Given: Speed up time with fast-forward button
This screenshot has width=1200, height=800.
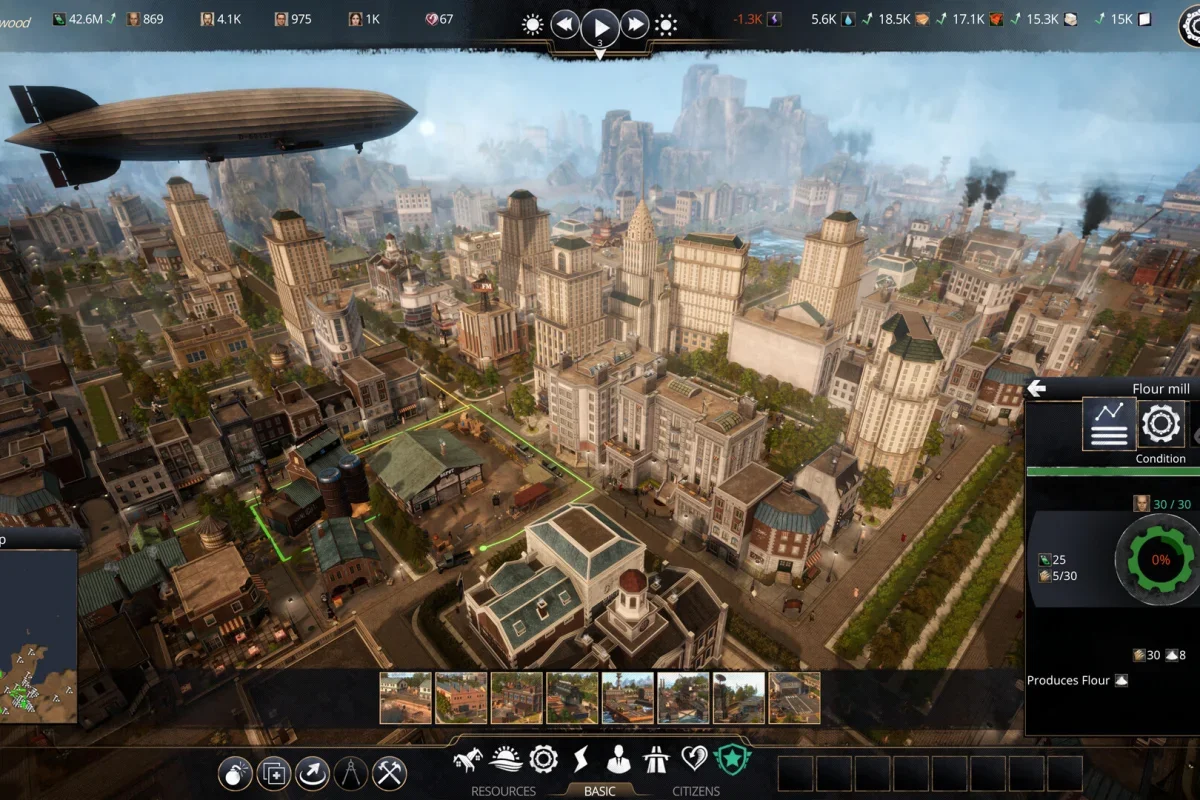Looking at the screenshot, I should [635, 24].
